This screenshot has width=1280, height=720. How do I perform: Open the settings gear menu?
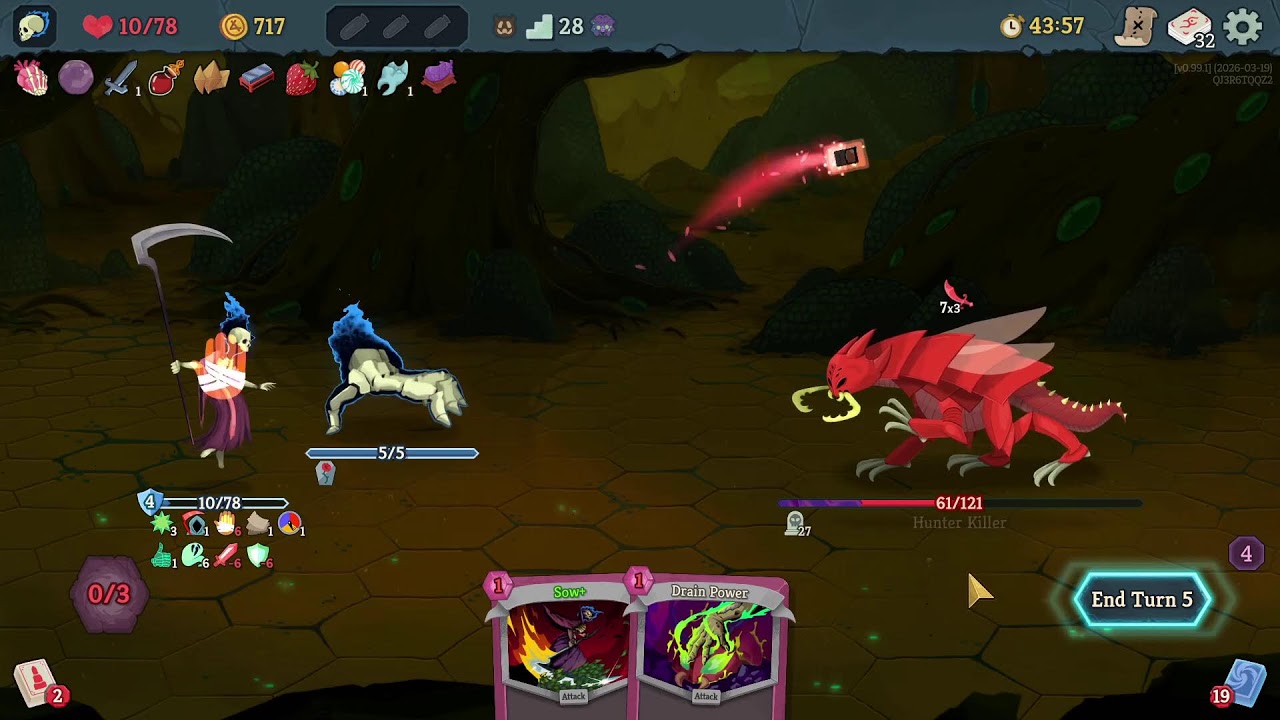tap(1243, 27)
